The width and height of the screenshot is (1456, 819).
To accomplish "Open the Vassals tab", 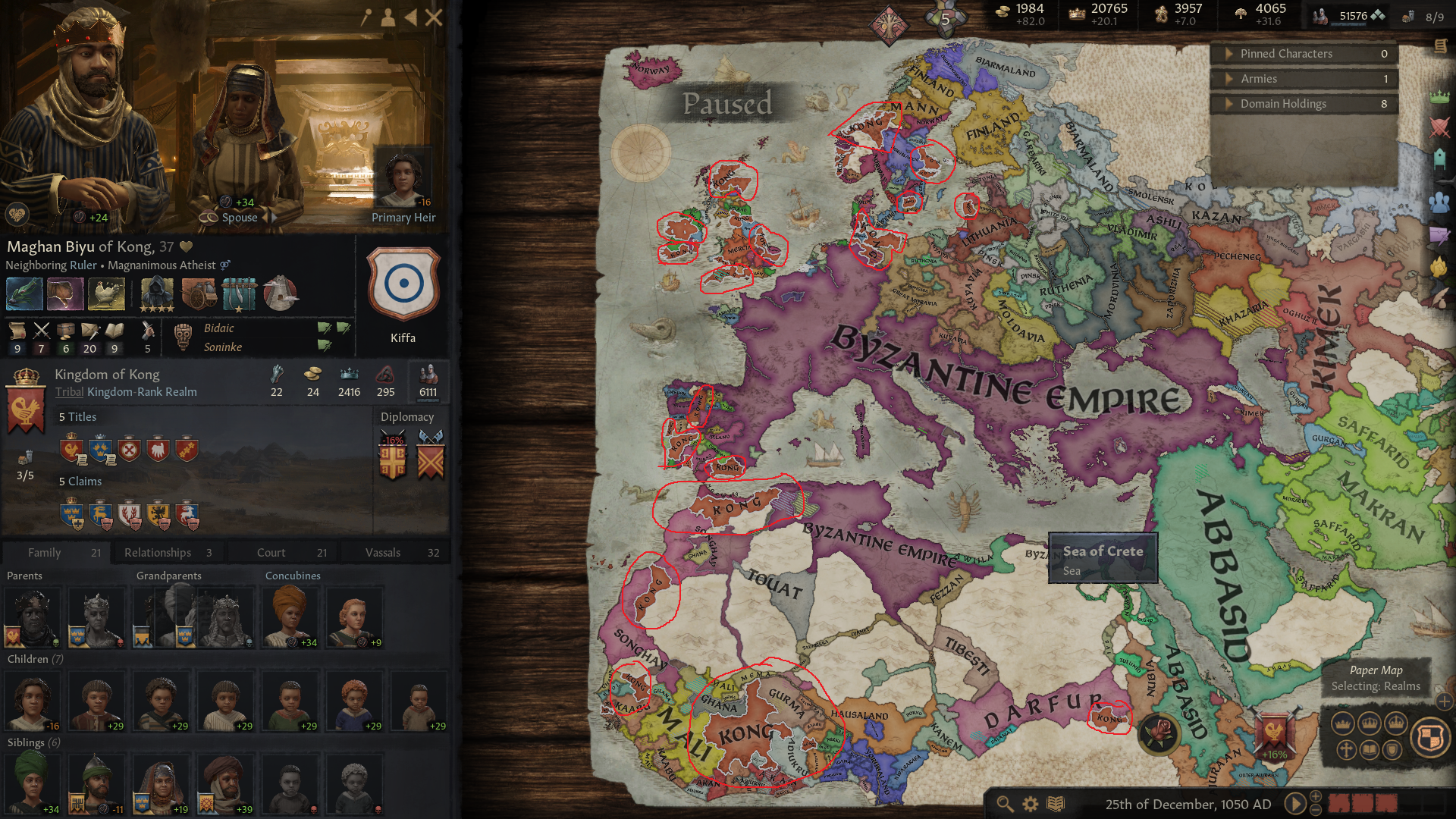I will tap(385, 552).
